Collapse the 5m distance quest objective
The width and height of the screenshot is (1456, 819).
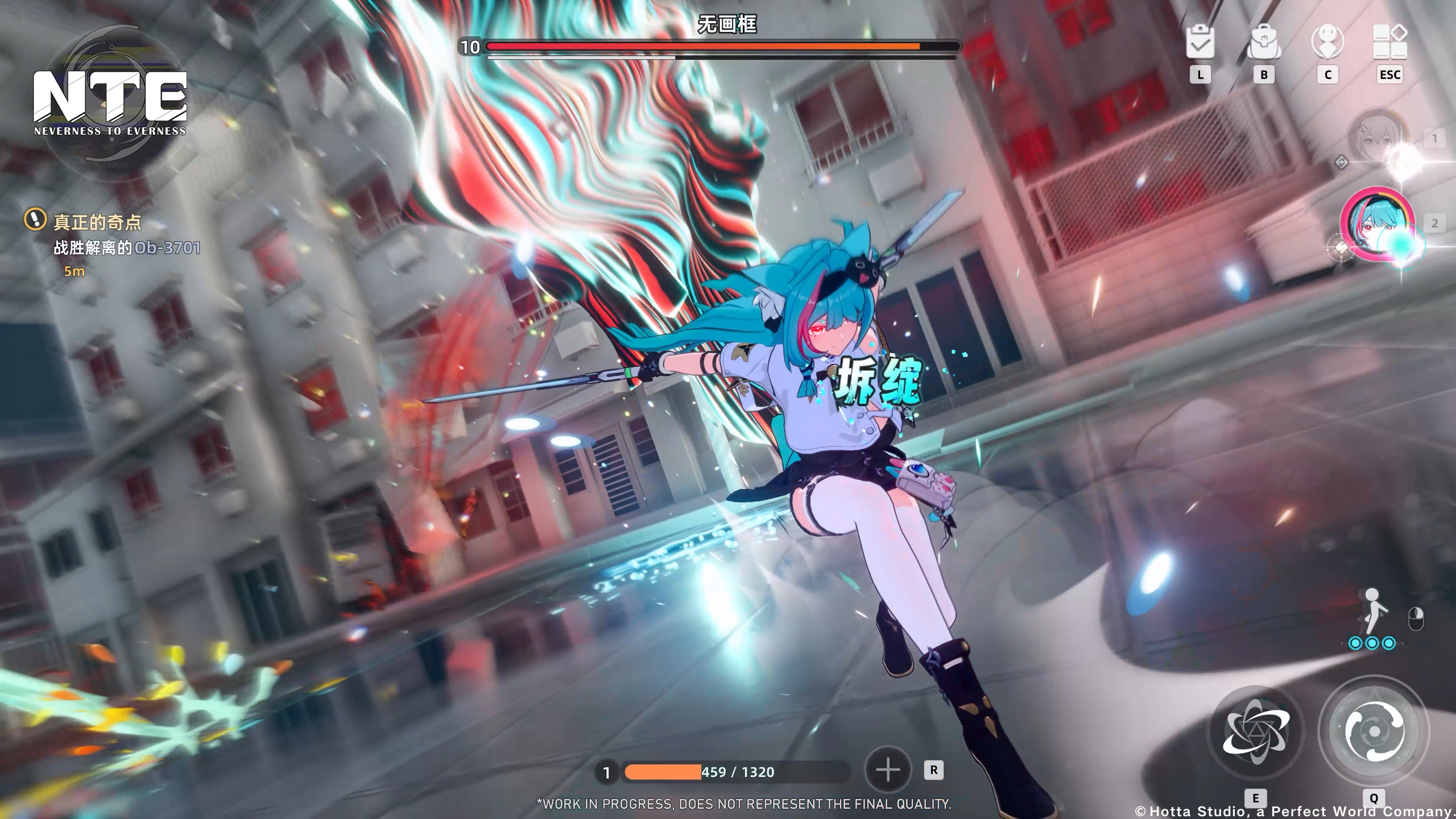(73, 271)
